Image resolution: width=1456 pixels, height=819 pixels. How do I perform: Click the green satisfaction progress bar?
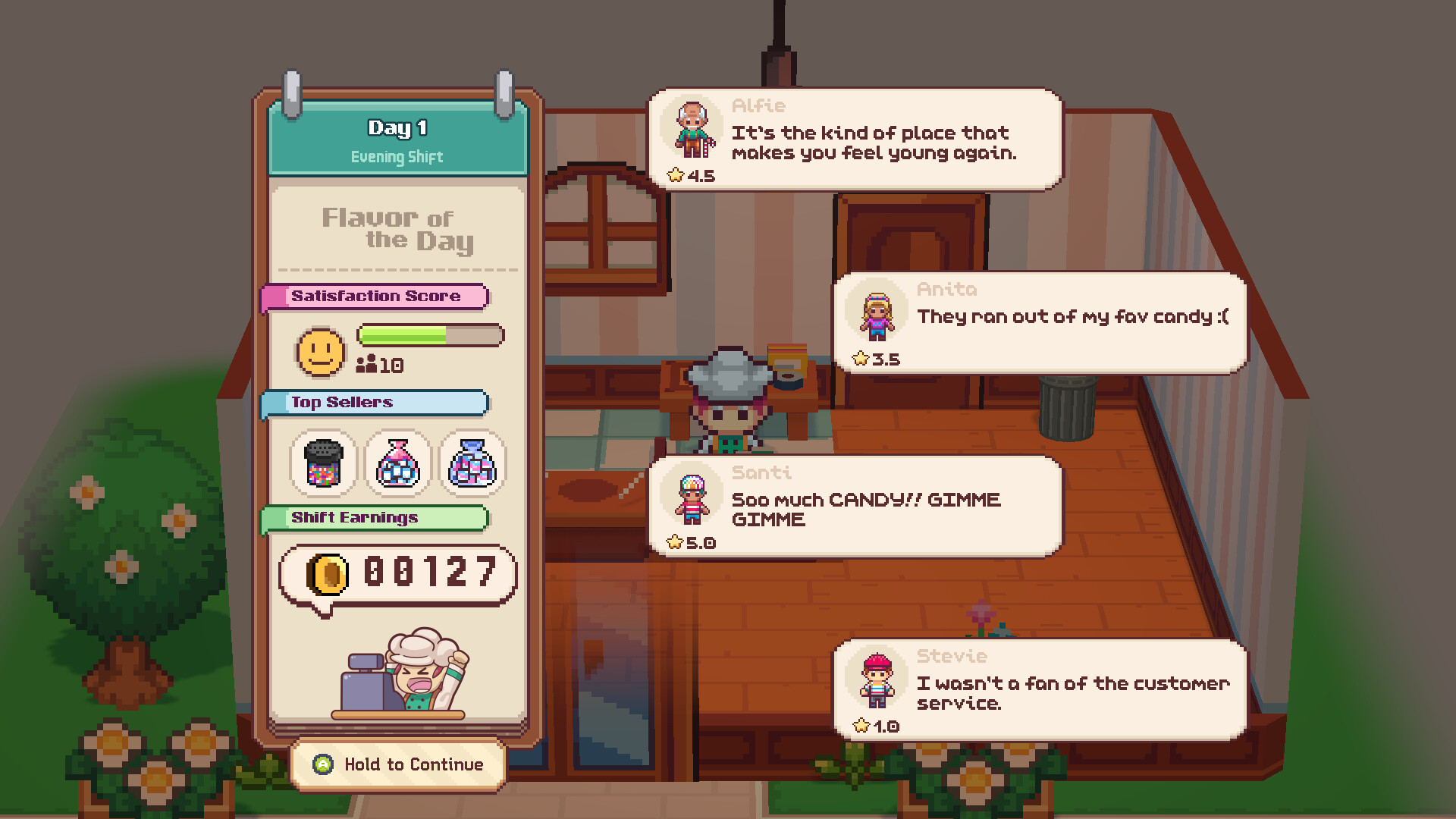click(x=402, y=334)
